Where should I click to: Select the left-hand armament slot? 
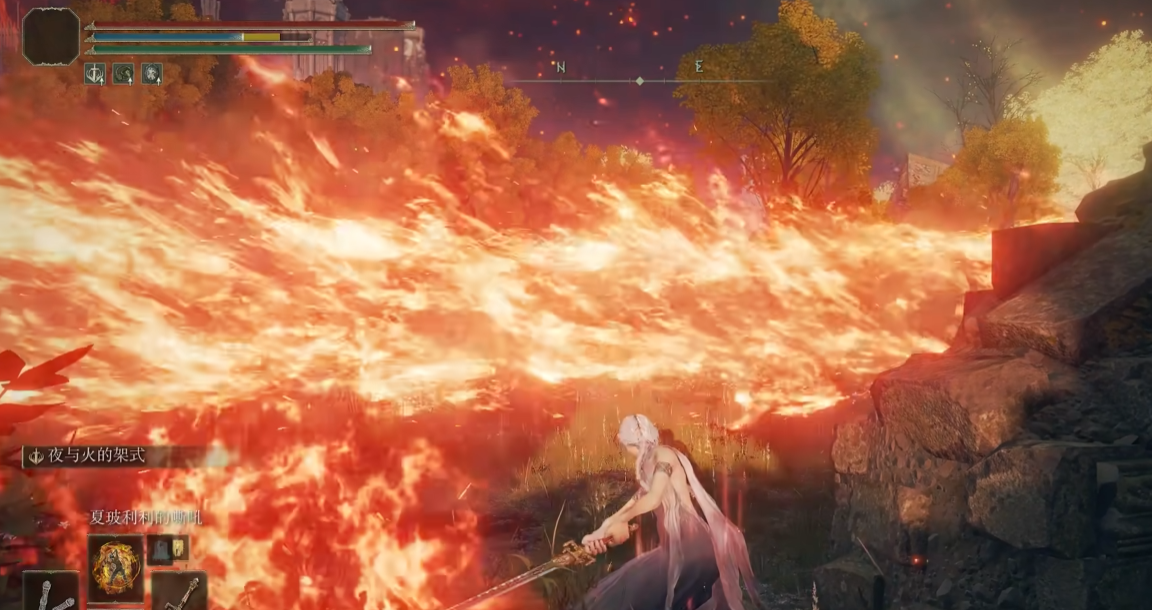[51, 591]
